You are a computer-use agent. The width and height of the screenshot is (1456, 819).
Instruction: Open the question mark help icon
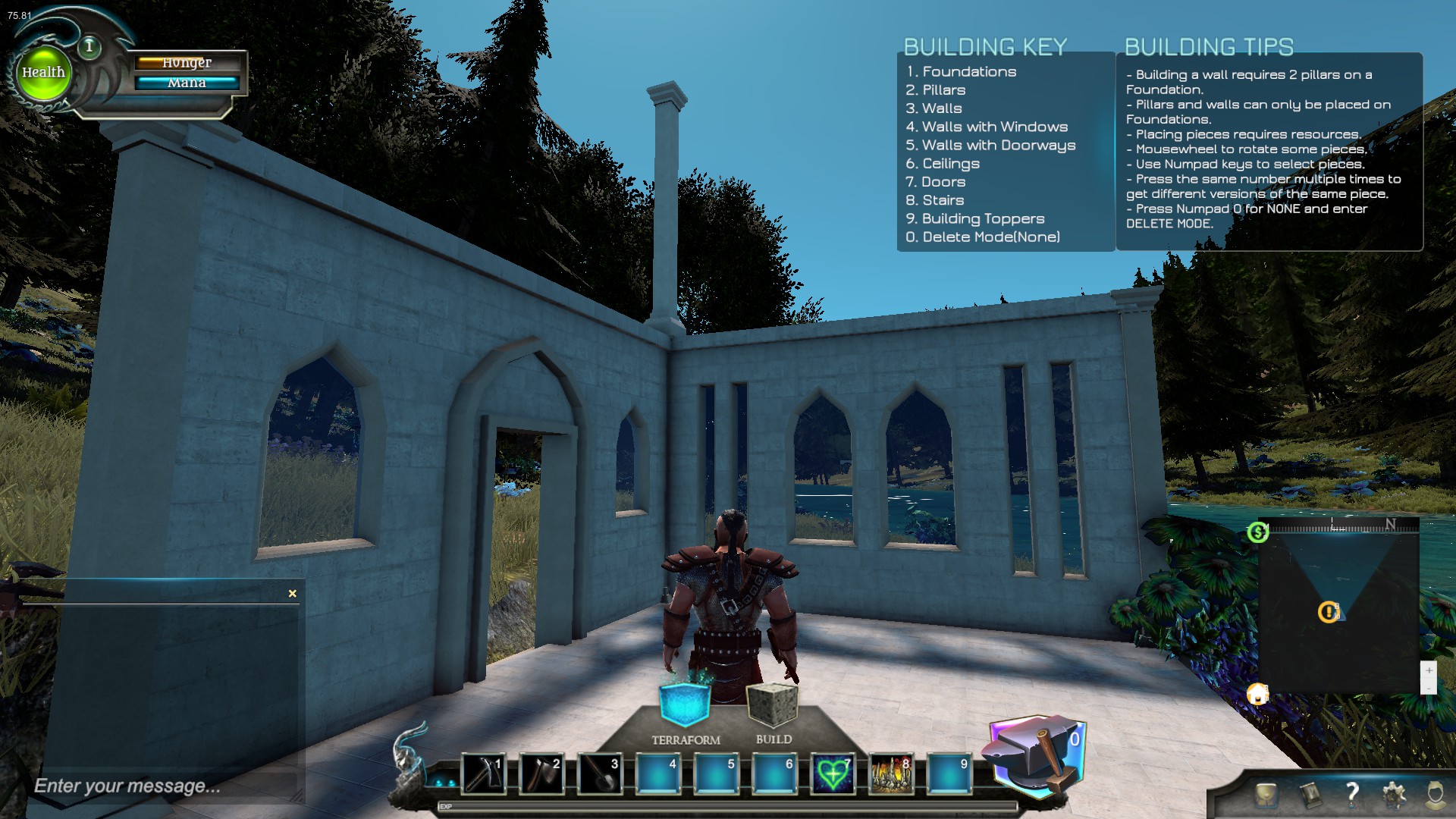tap(1352, 795)
